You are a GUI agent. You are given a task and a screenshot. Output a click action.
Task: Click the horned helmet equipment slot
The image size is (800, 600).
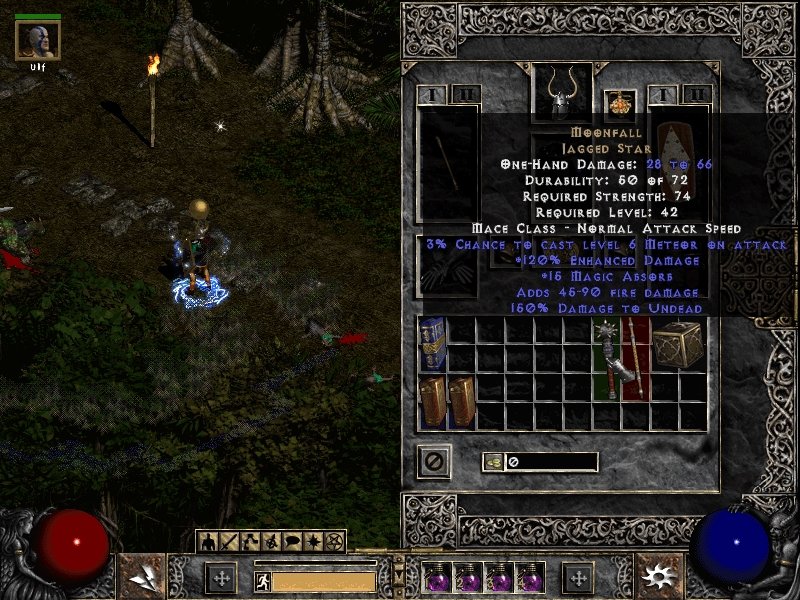(560, 94)
